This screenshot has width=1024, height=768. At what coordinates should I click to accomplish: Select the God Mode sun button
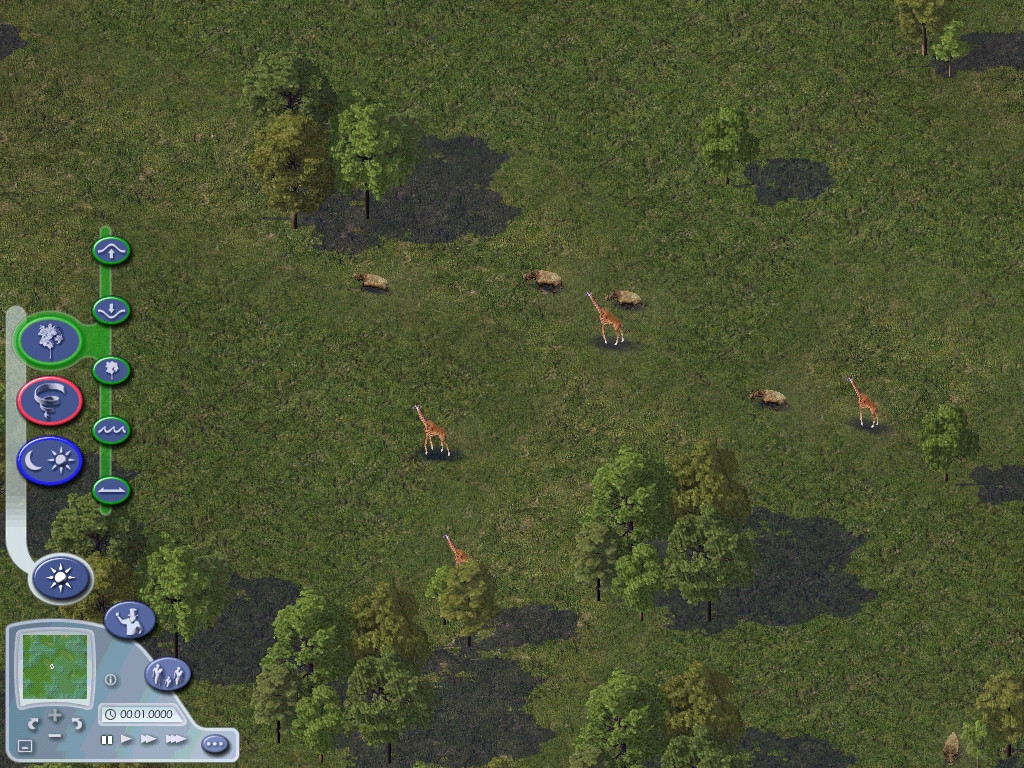(61, 578)
